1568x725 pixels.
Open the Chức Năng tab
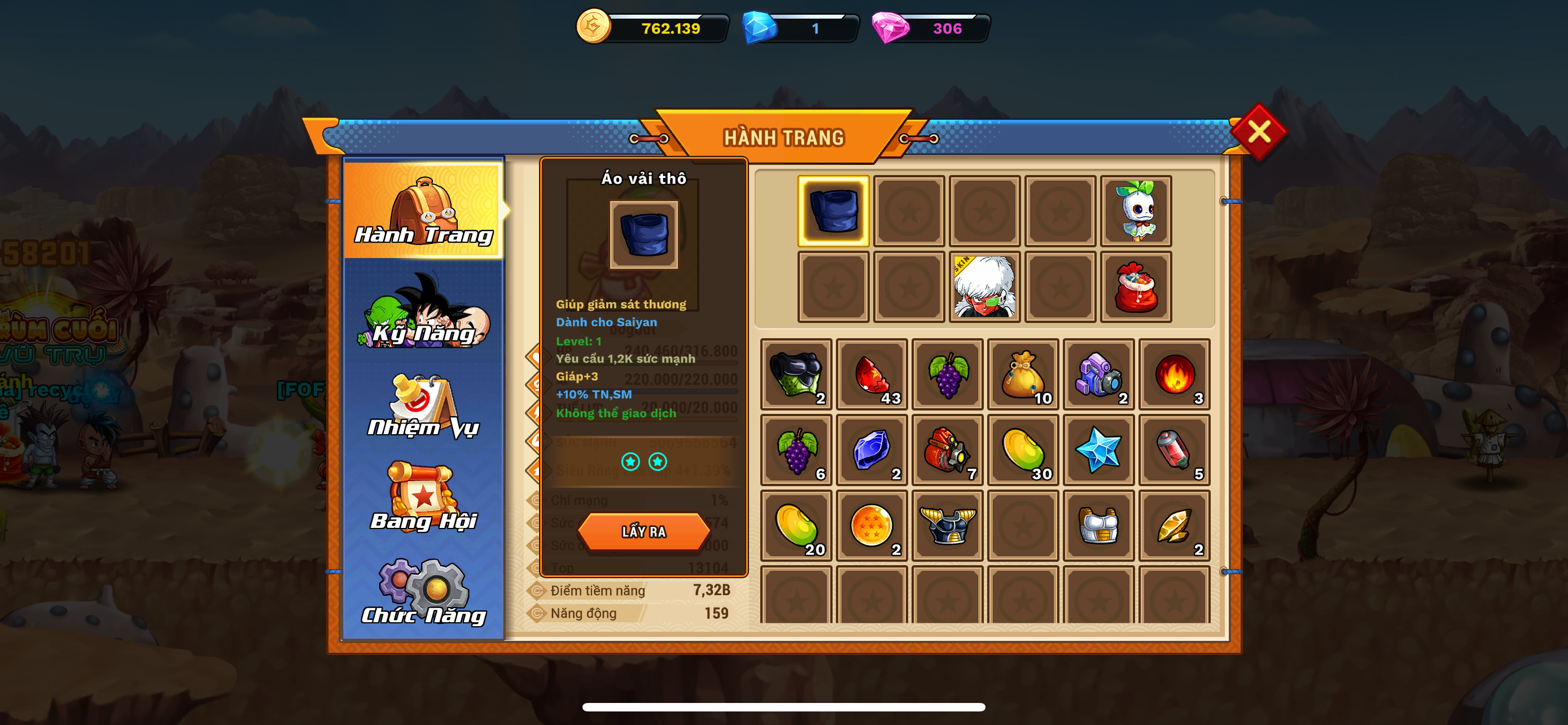[424, 592]
